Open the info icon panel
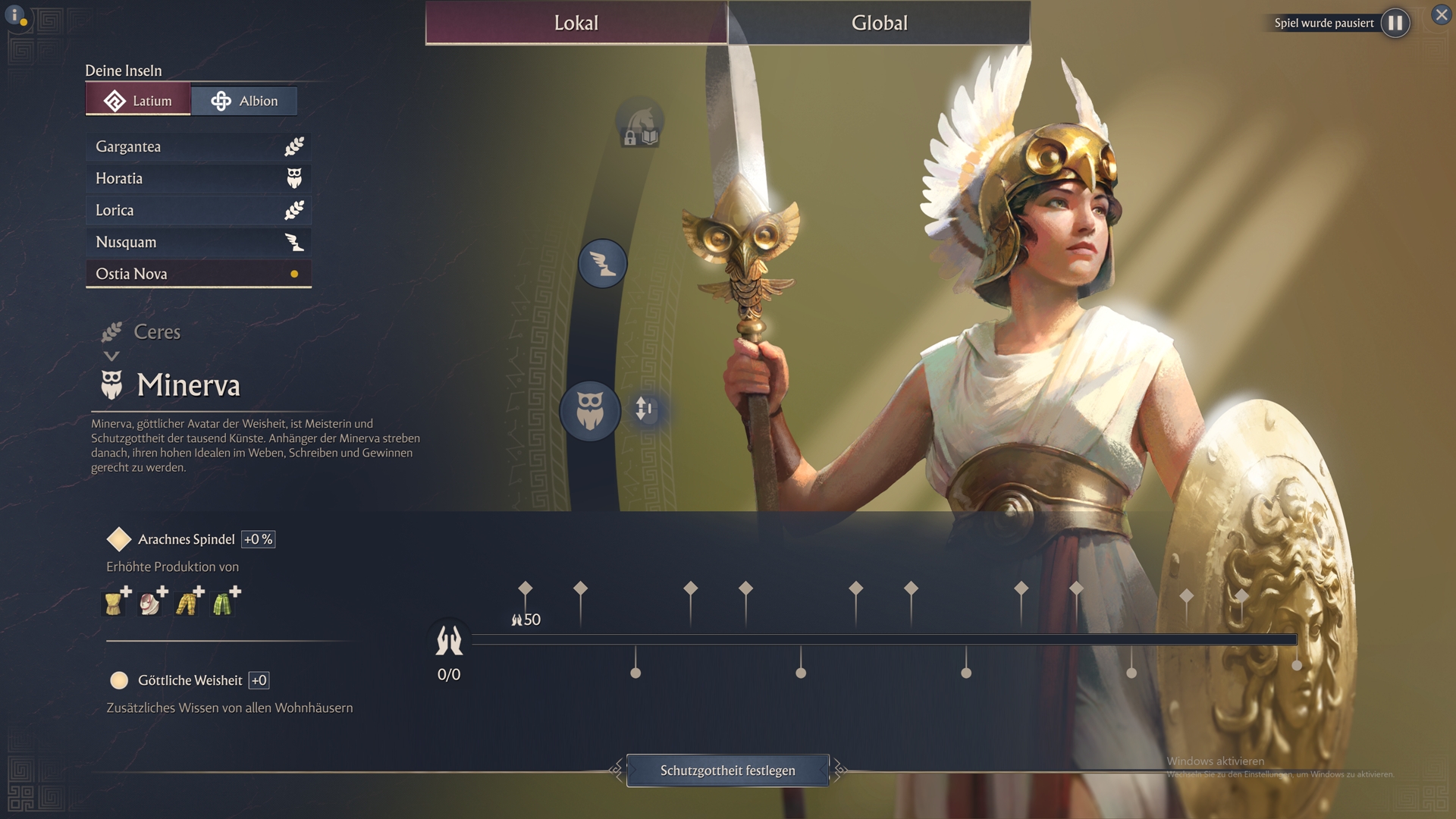 click(15, 15)
